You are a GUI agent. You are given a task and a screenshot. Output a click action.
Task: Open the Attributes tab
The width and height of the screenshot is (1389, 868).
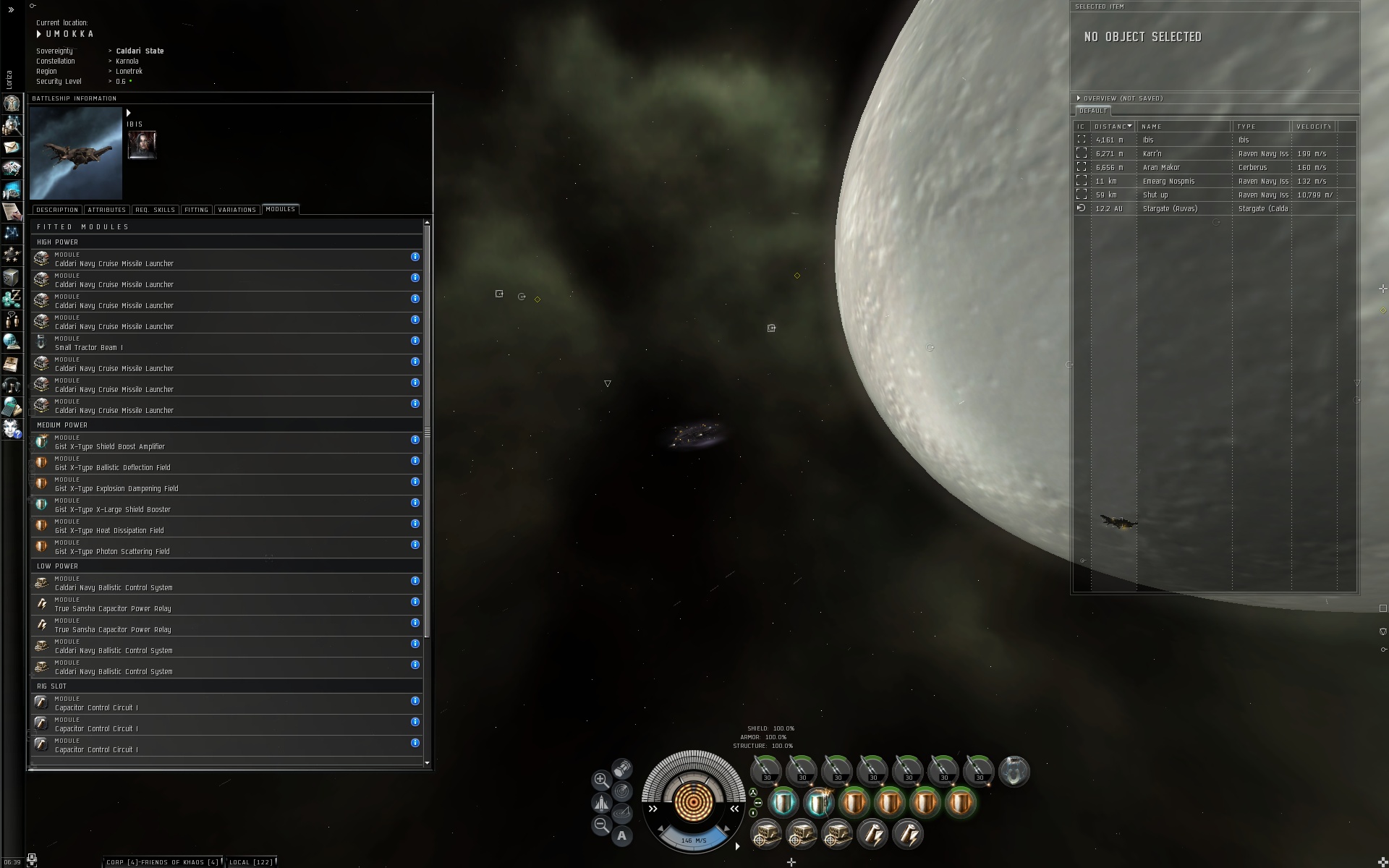pyautogui.click(x=106, y=210)
